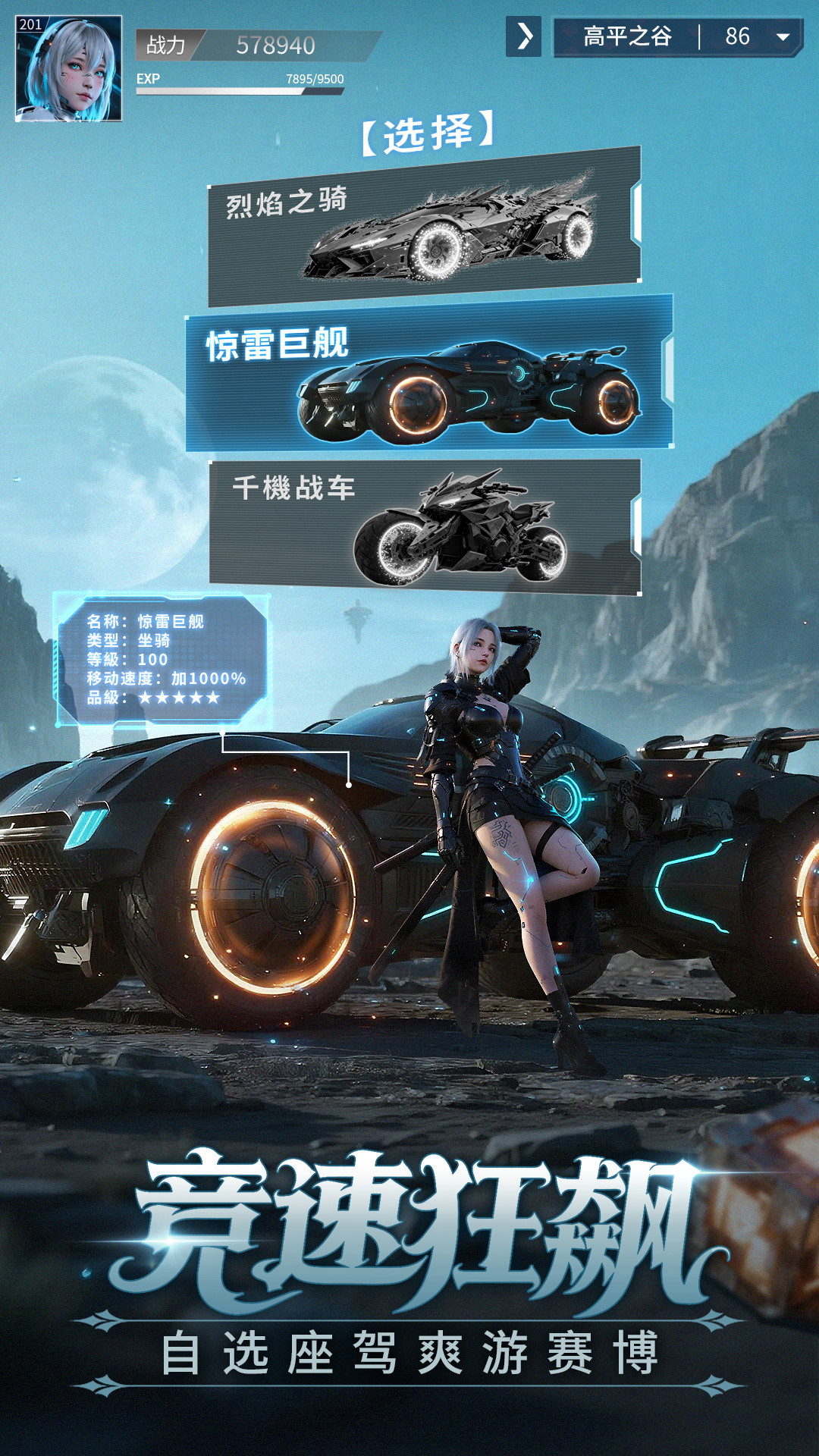819x1456 pixels.
Task: Pick the 千機战车 motorcycle card
Action: (x=425, y=526)
